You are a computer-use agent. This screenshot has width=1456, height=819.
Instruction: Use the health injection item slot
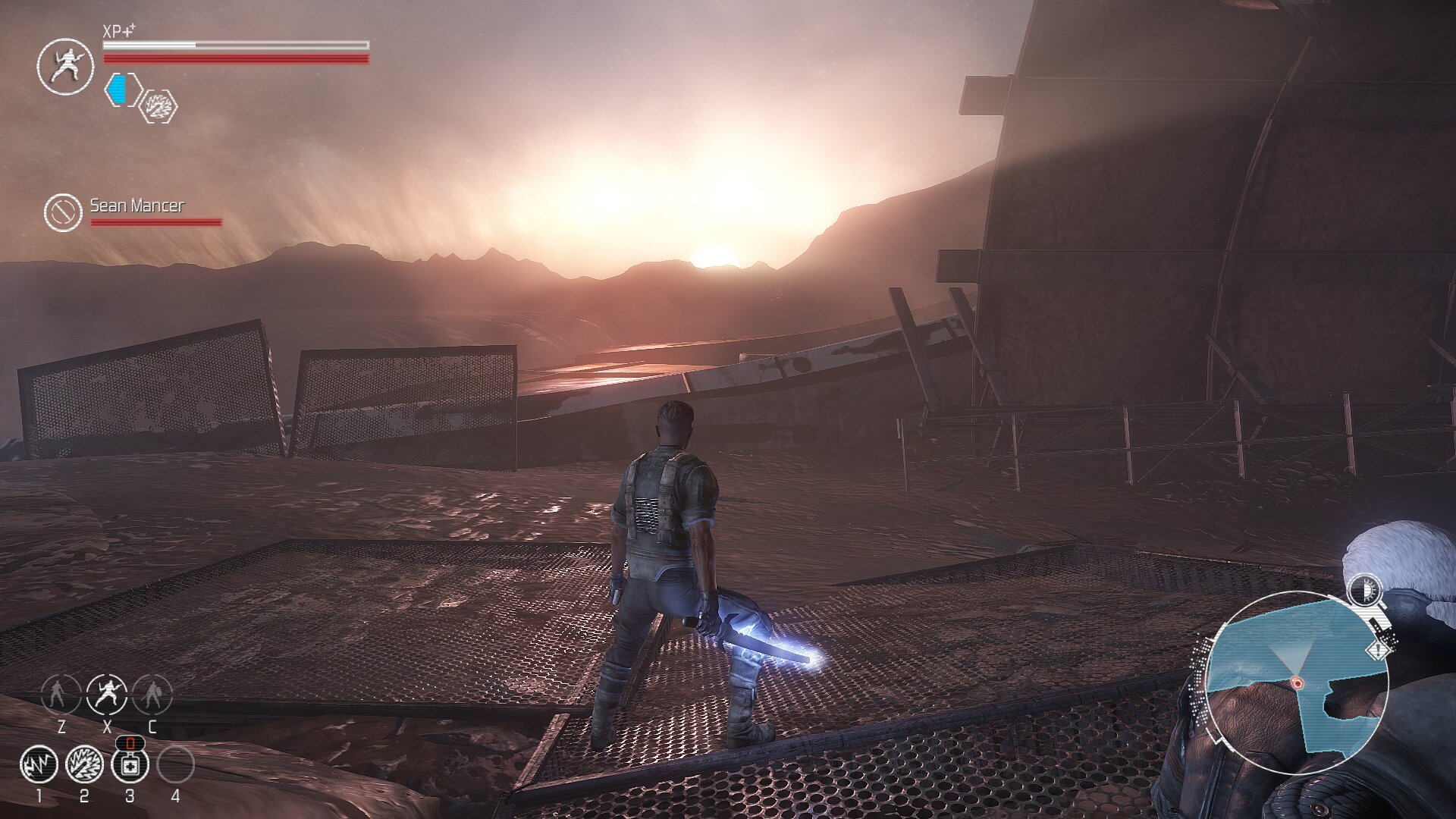(130, 764)
